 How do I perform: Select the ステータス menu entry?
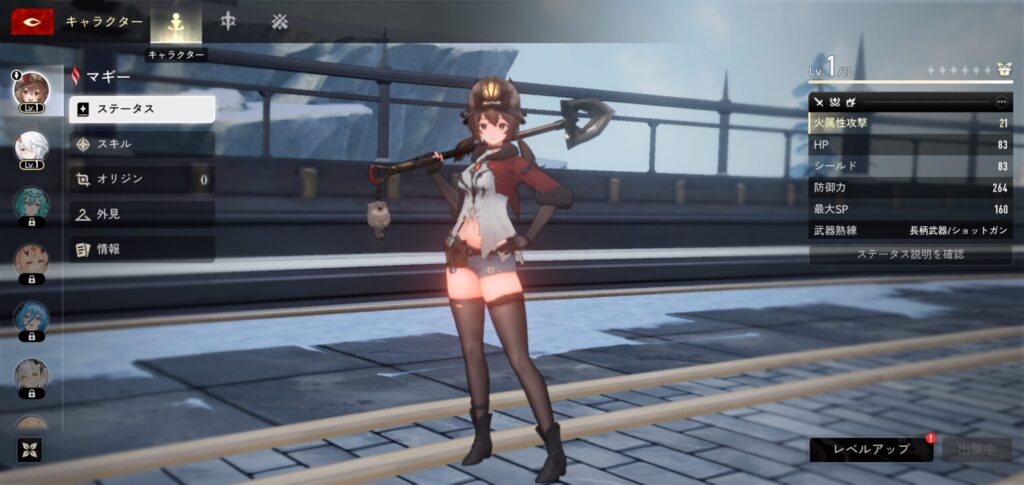142,109
